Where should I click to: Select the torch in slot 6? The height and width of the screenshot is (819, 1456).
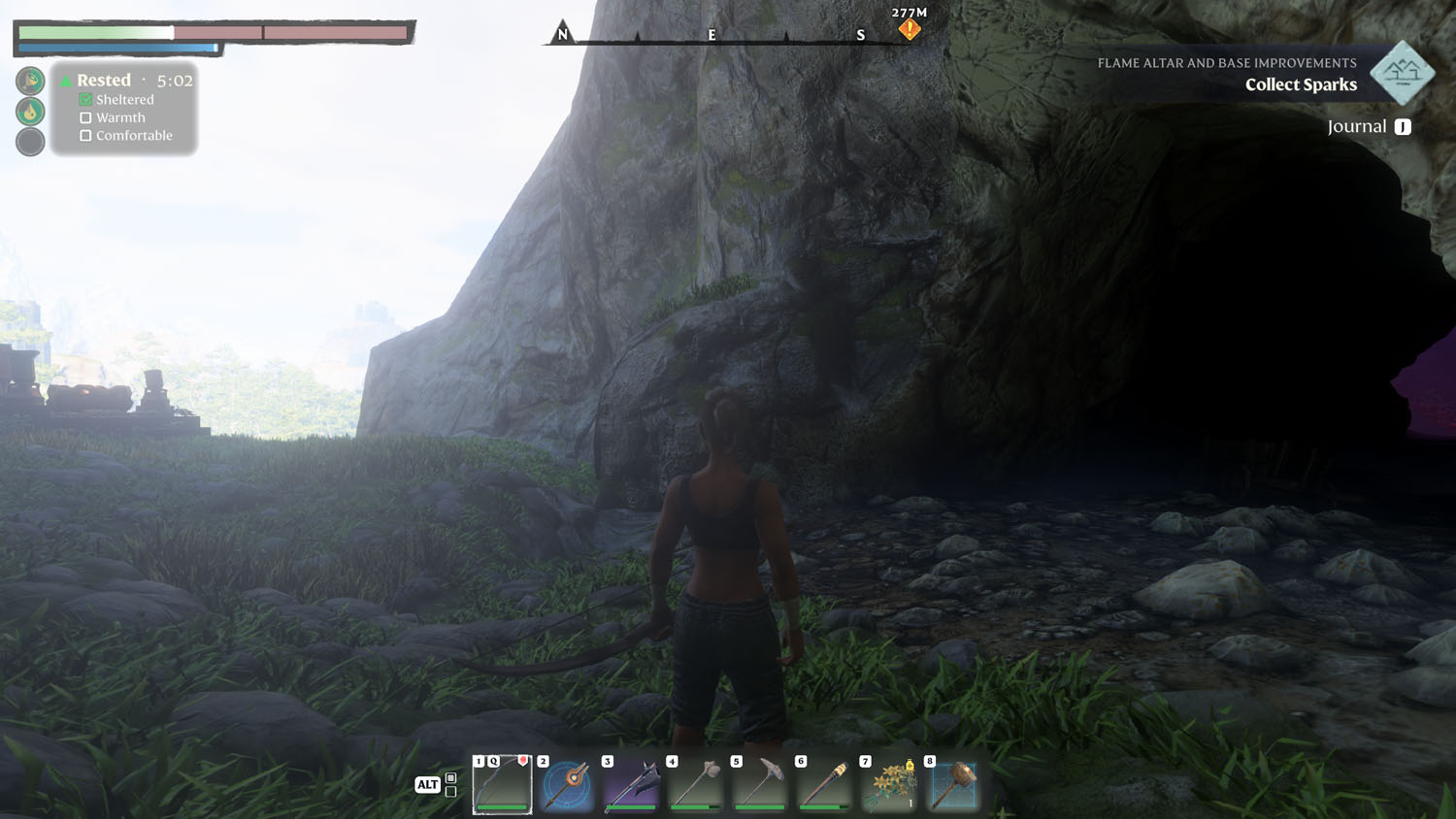click(x=824, y=784)
